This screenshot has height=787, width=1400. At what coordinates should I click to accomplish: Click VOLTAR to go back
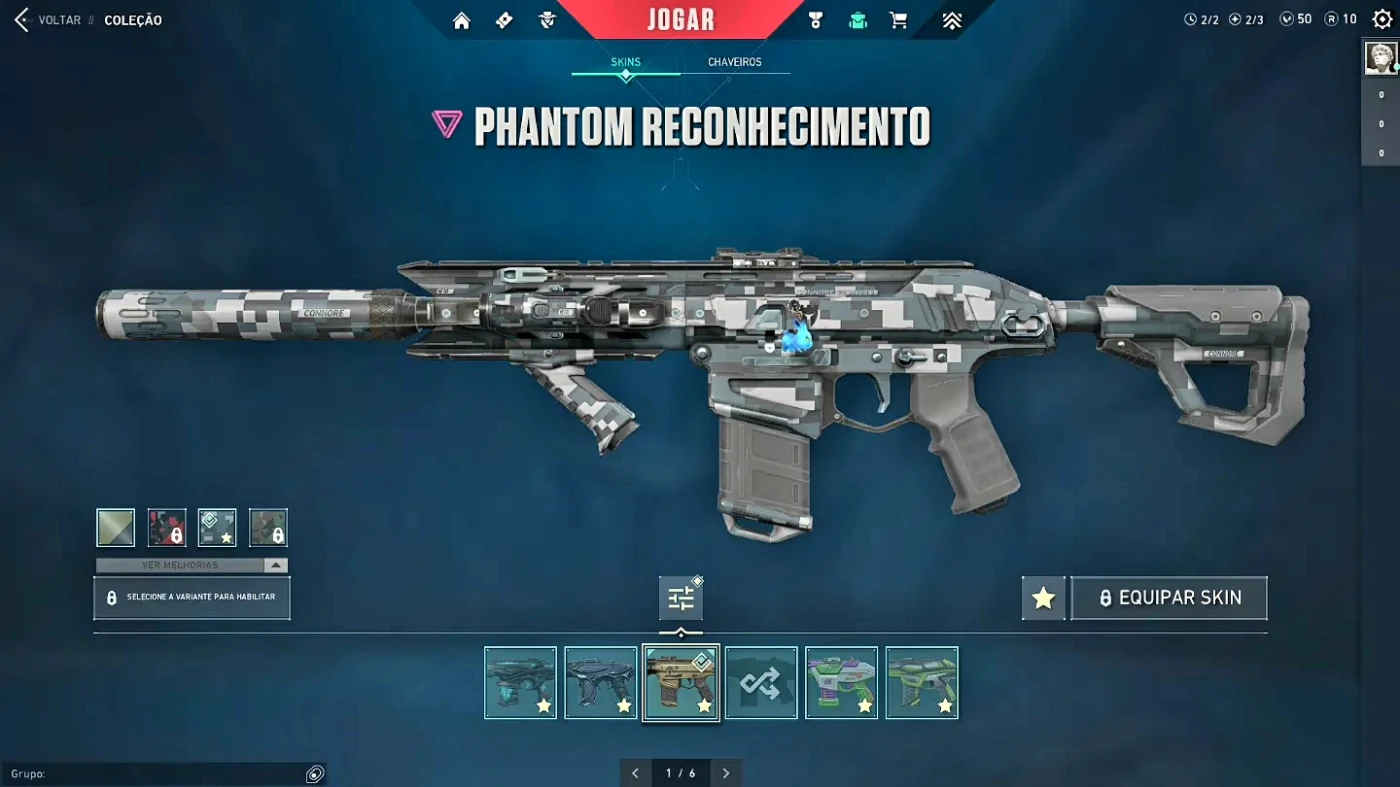pyautogui.click(x=58, y=19)
